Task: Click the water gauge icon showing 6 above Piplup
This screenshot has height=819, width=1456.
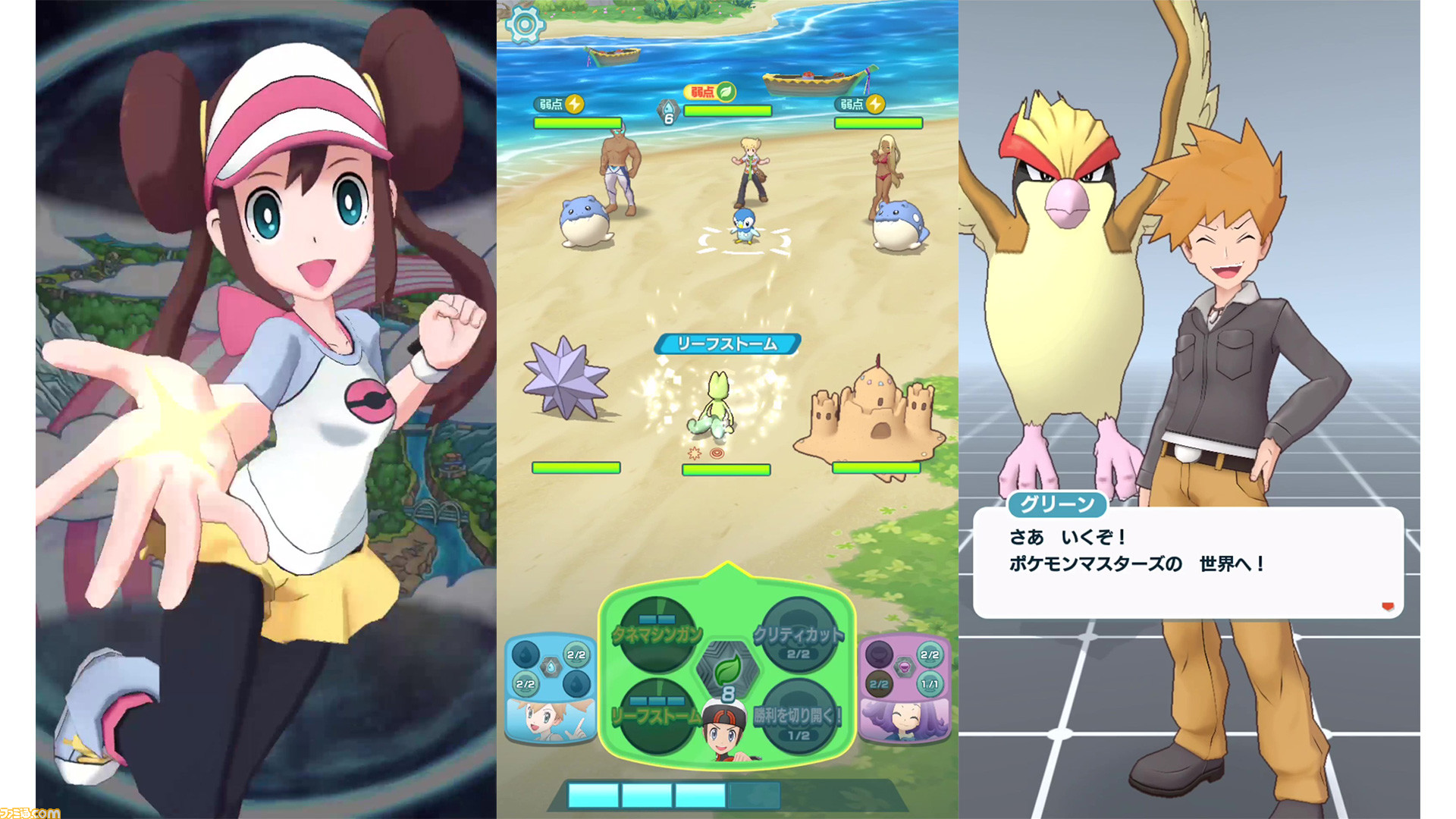Action: pos(668,110)
